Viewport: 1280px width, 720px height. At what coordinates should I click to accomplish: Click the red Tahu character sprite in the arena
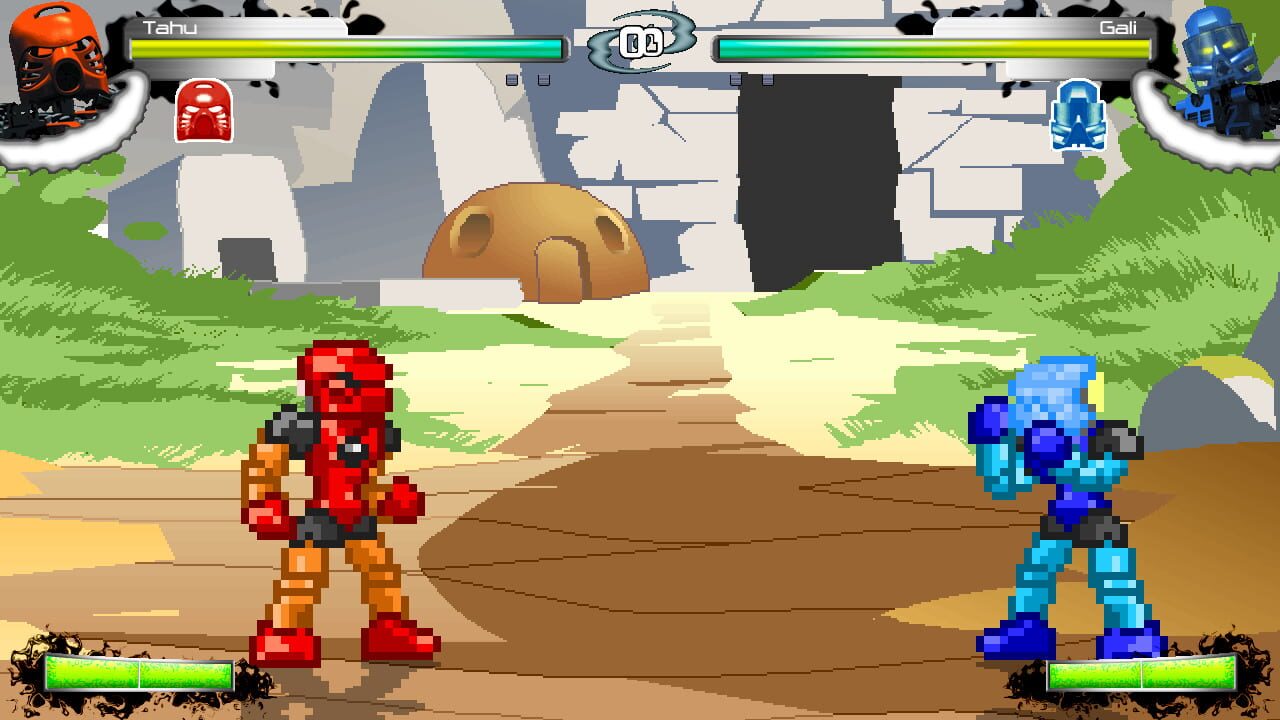pyautogui.click(x=340, y=480)
